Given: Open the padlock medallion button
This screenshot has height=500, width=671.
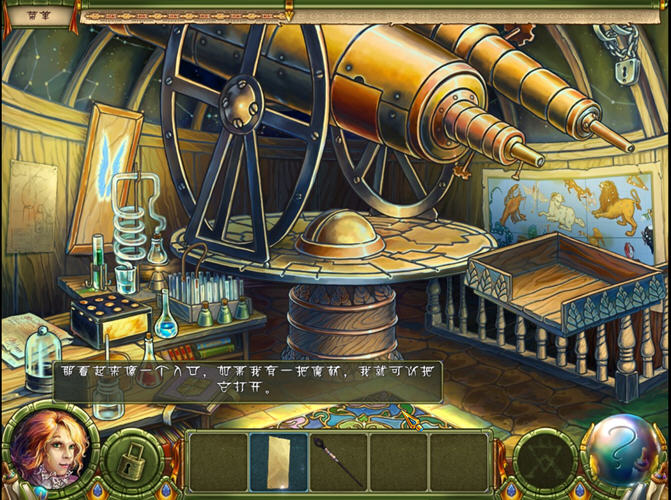Looking at the screenshot, I should point(133,462).
